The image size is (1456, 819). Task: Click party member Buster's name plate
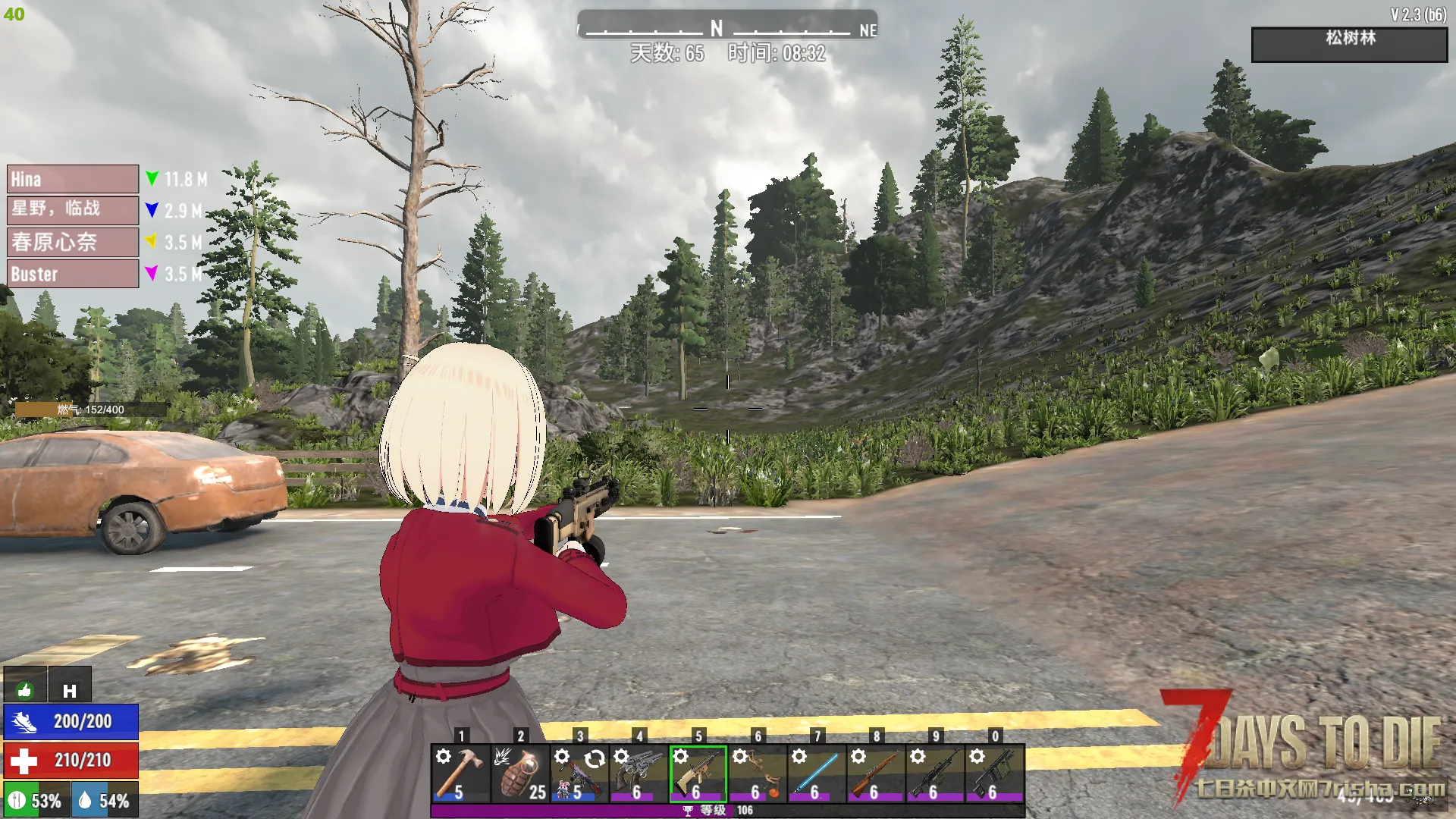73,274
